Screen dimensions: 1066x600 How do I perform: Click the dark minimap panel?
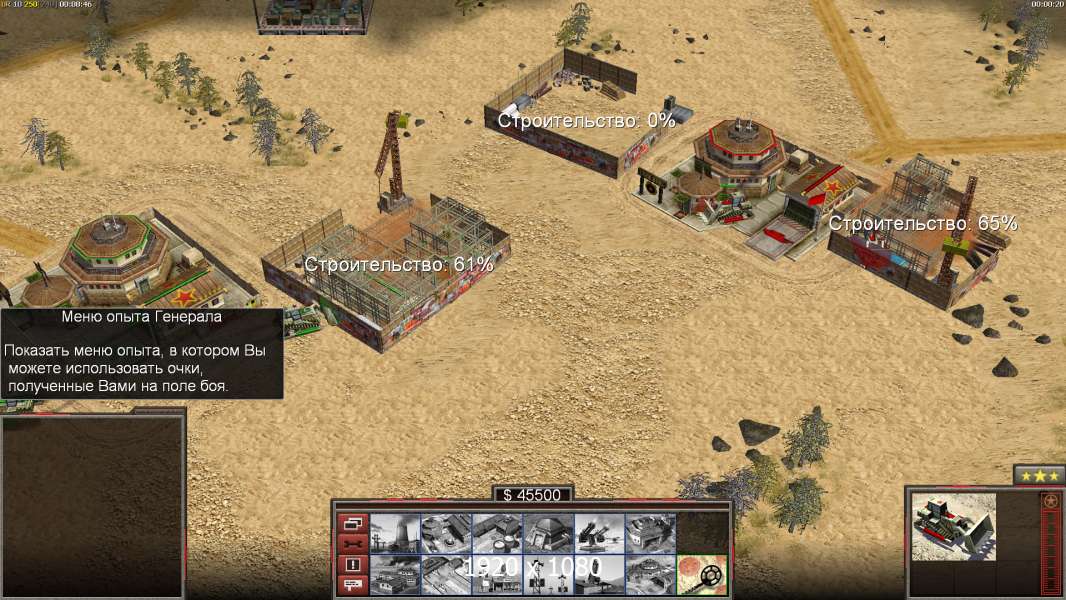[x=93, y=505]
